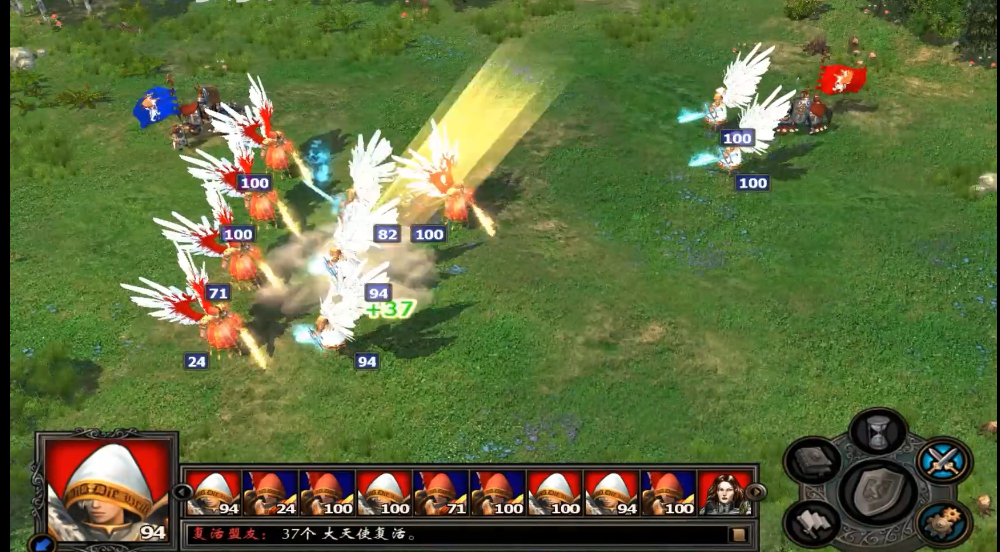Expand the combat log panel
This screenshot has height=552, width=1000.
(739, 534)
